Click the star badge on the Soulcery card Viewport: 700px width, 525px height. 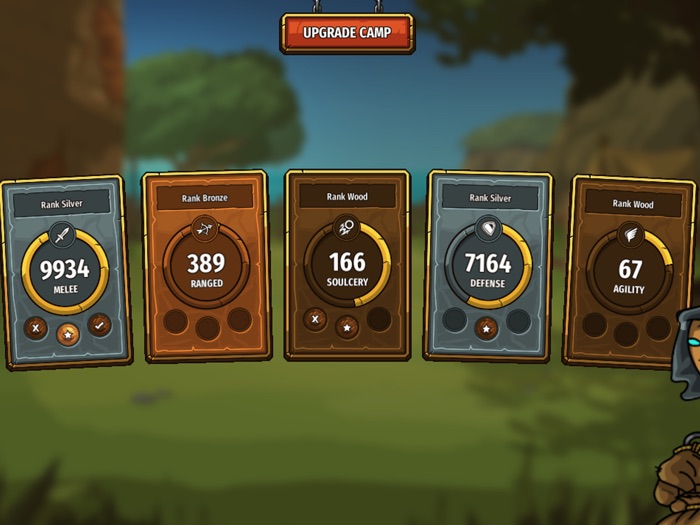[x=347, y=326]
